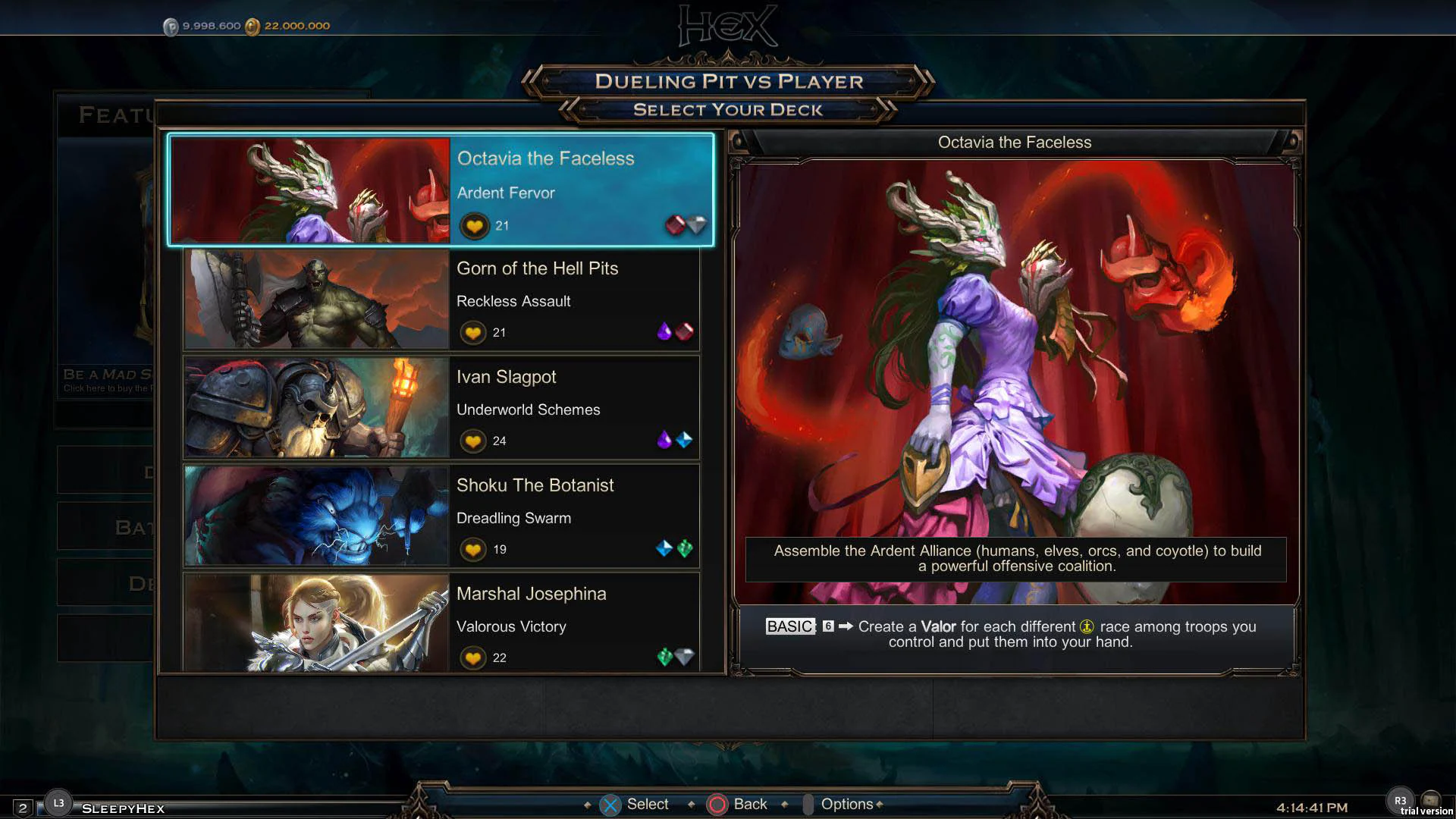Click the blue X Select button icon
The image size is (1456, 819).
click(611, 804)
